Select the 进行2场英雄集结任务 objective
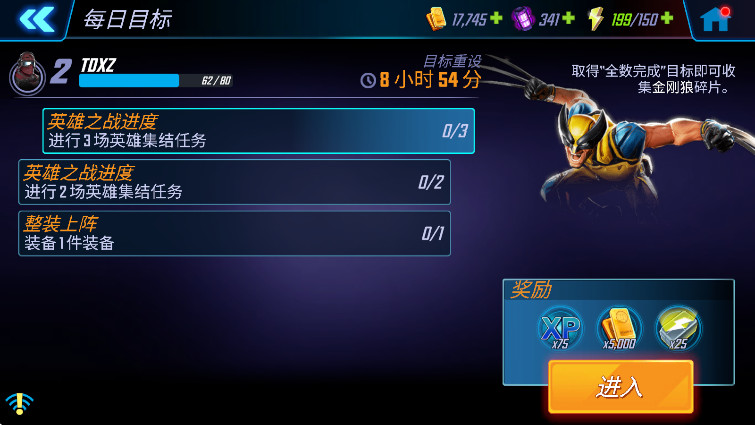 [x=234, y=182]
